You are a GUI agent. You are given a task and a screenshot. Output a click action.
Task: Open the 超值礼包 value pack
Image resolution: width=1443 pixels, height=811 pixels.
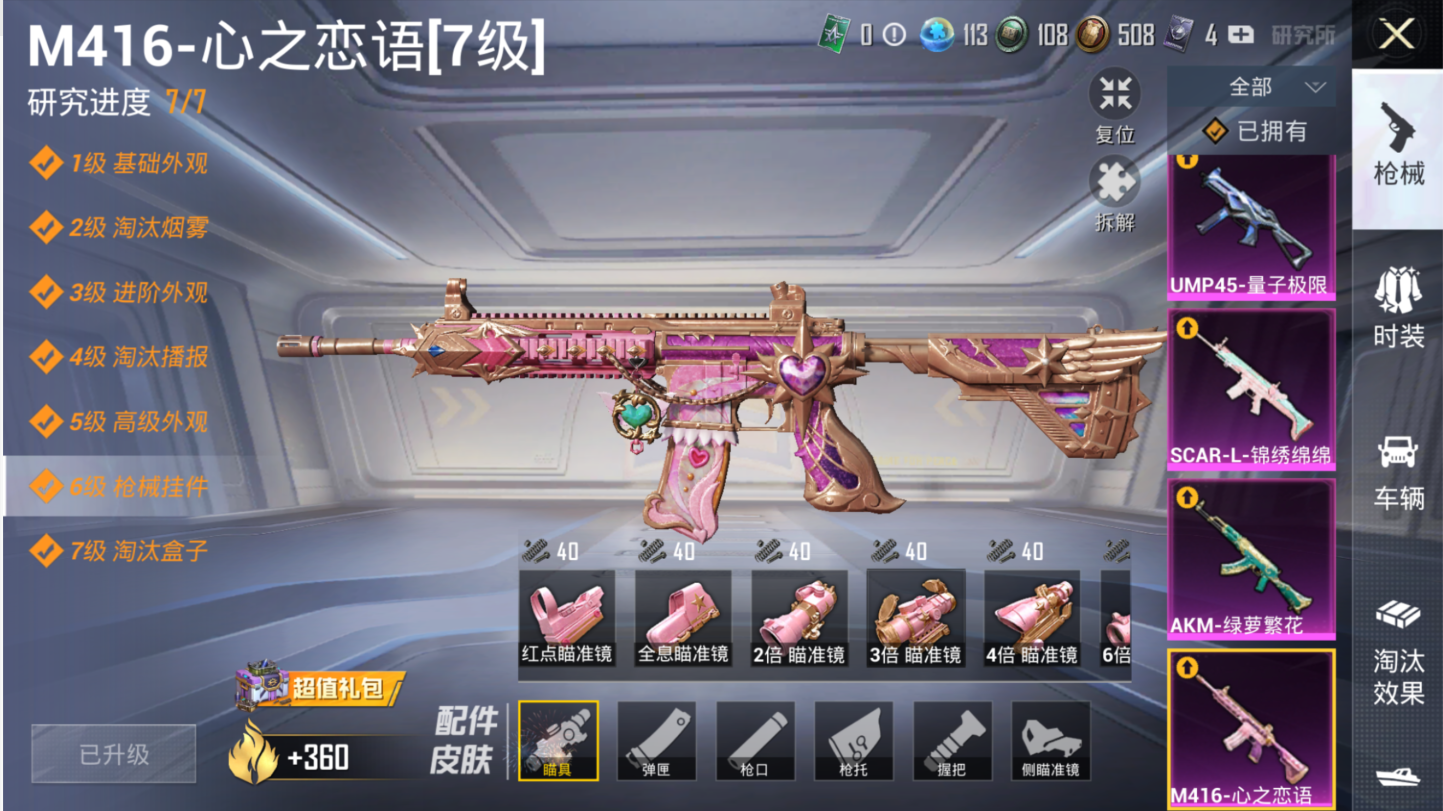coord(320,687)
